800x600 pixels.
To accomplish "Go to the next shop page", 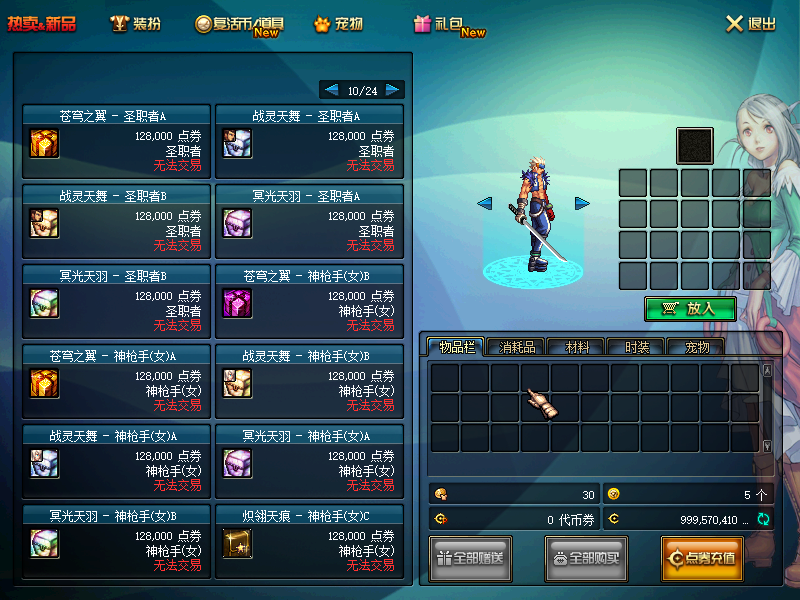I will click(x=394, y=90).
